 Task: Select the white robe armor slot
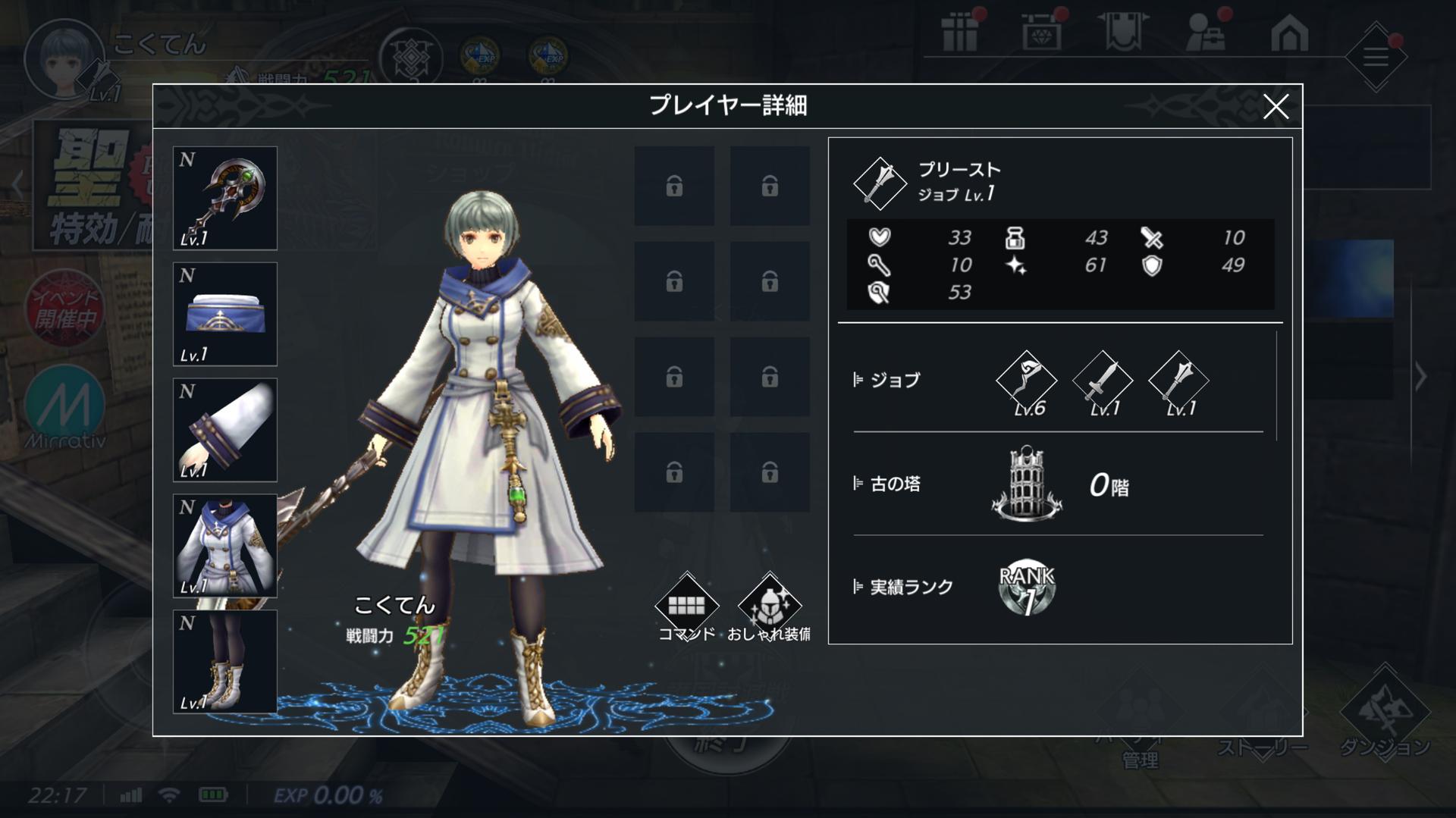coord(225,546)
